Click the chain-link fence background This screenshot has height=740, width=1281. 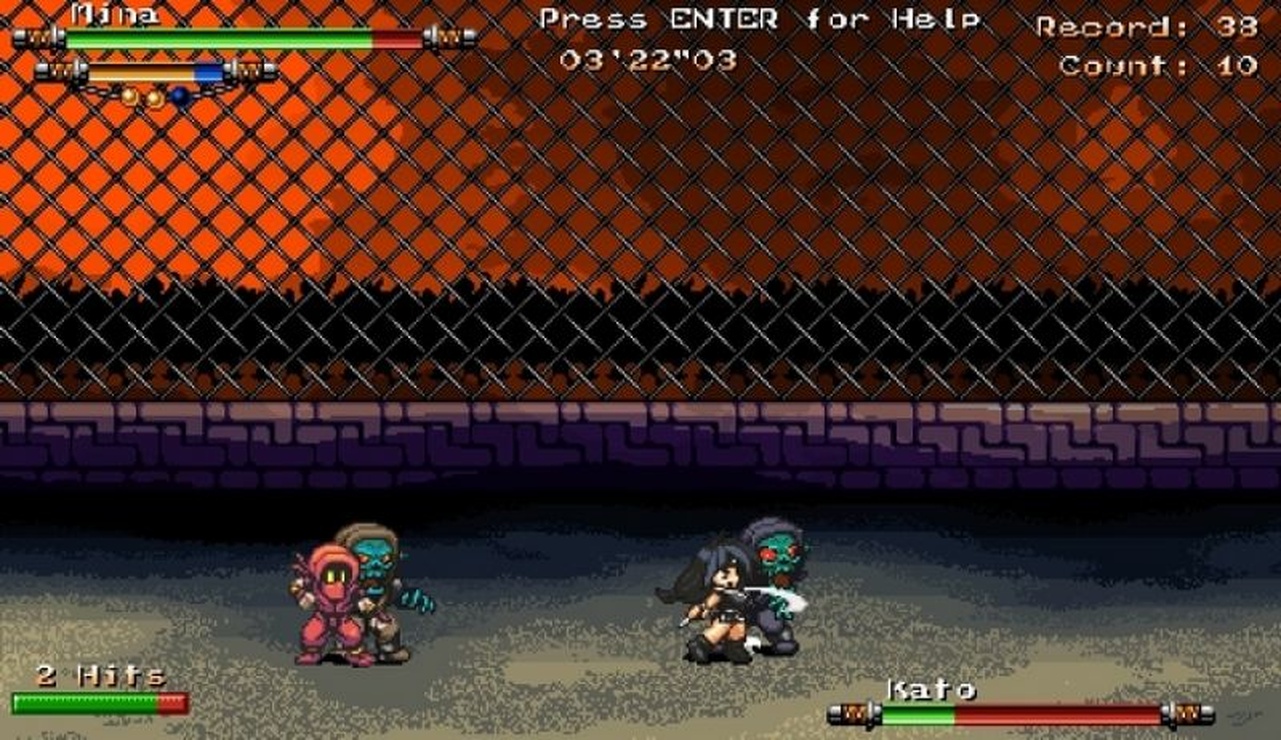(x=640, y=200)
